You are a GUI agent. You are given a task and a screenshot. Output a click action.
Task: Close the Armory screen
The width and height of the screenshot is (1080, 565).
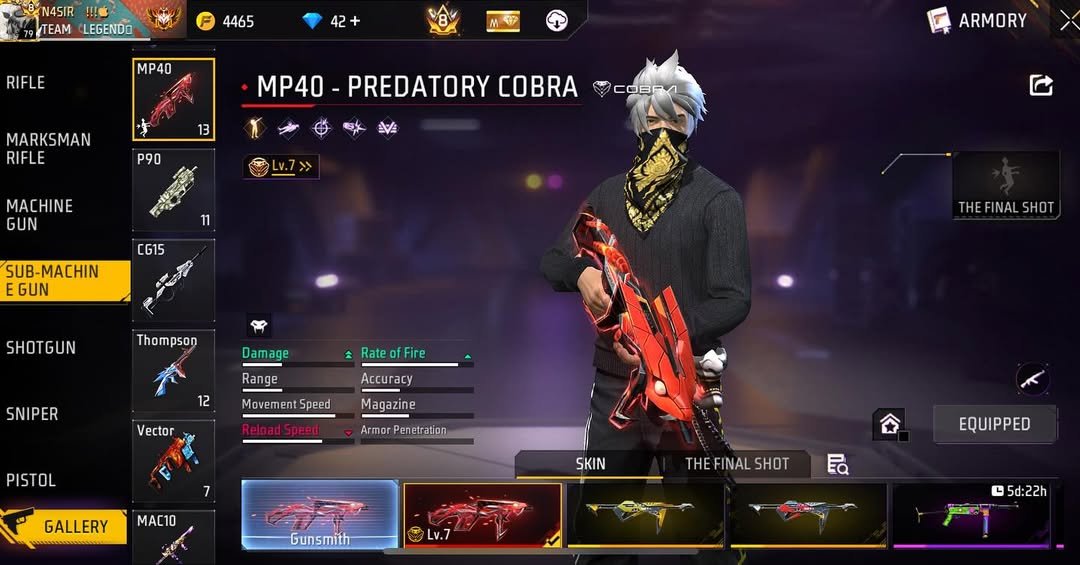[1068, 20]
